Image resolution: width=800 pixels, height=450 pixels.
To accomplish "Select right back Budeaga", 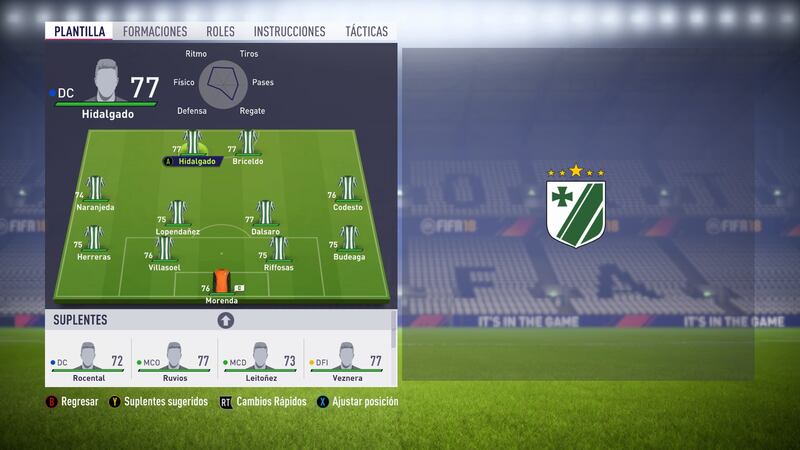I will point(348,241).
